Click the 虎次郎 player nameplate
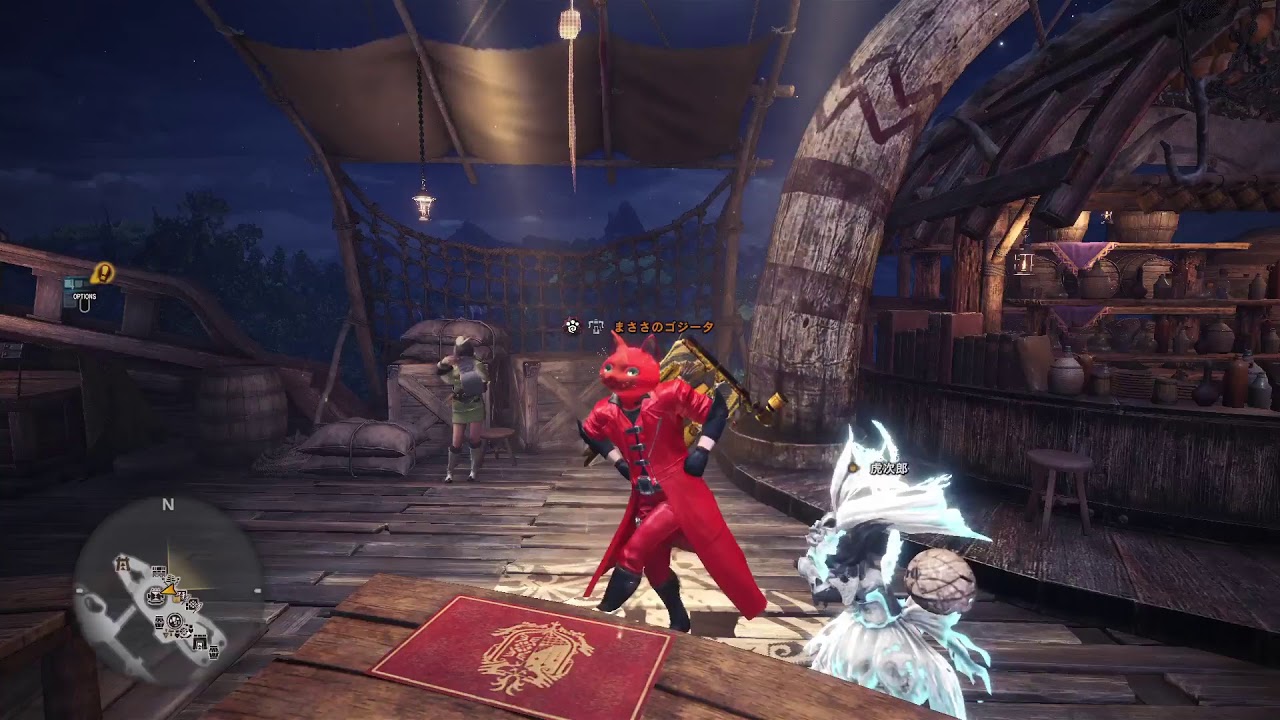Viewport: 1280px width, 720px height. pos(888,468)
